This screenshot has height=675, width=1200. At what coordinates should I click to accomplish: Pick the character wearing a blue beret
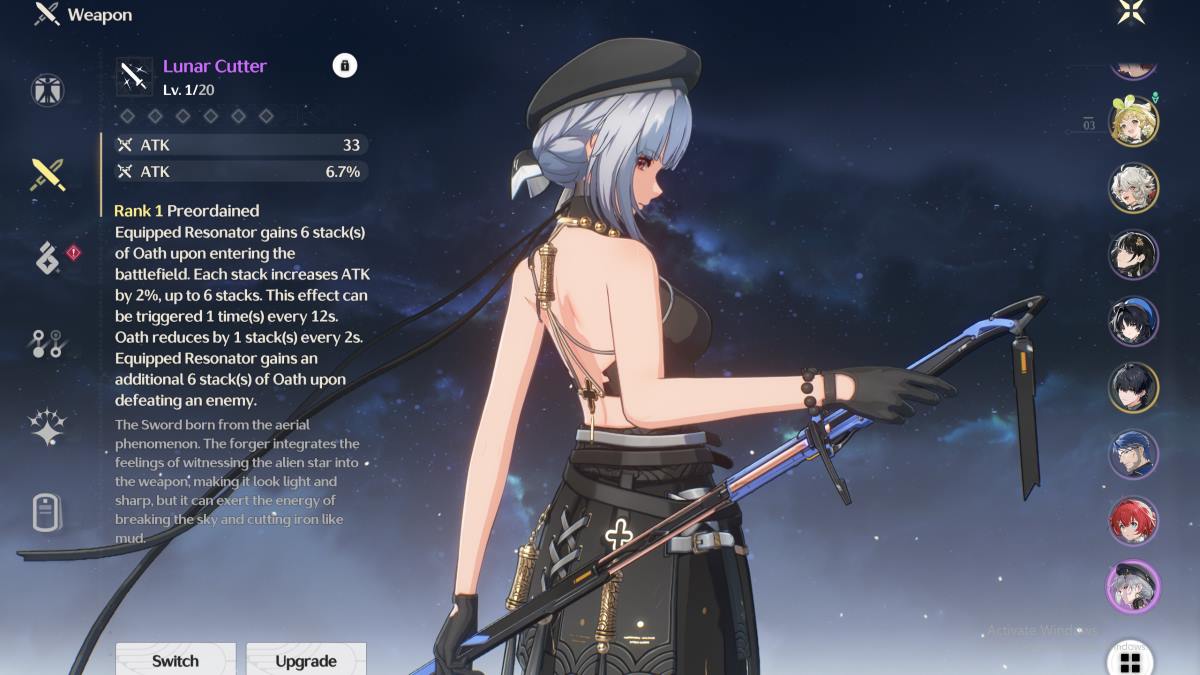(1133, 321)
